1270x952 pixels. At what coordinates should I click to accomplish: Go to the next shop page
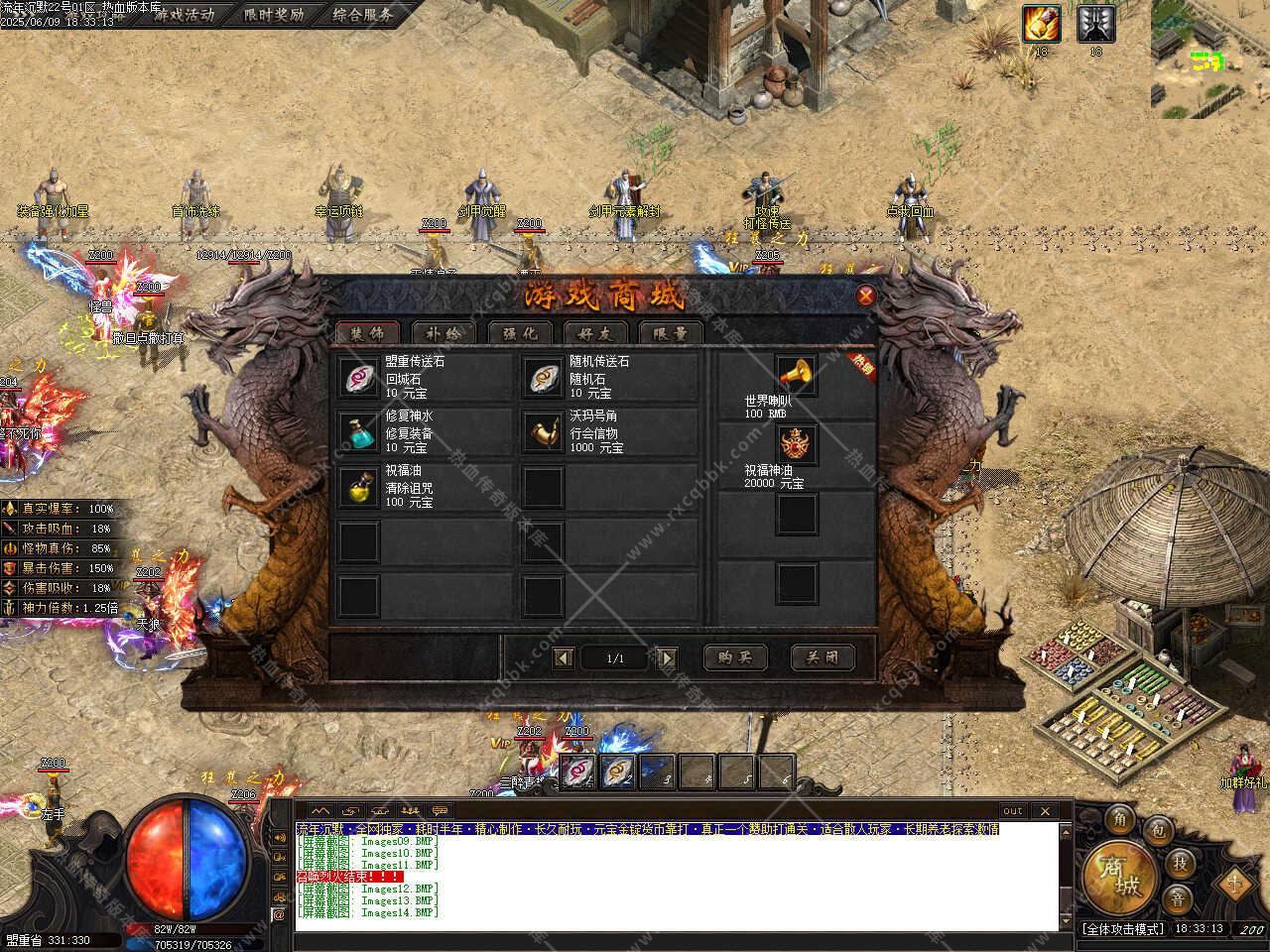pos(668,657)
